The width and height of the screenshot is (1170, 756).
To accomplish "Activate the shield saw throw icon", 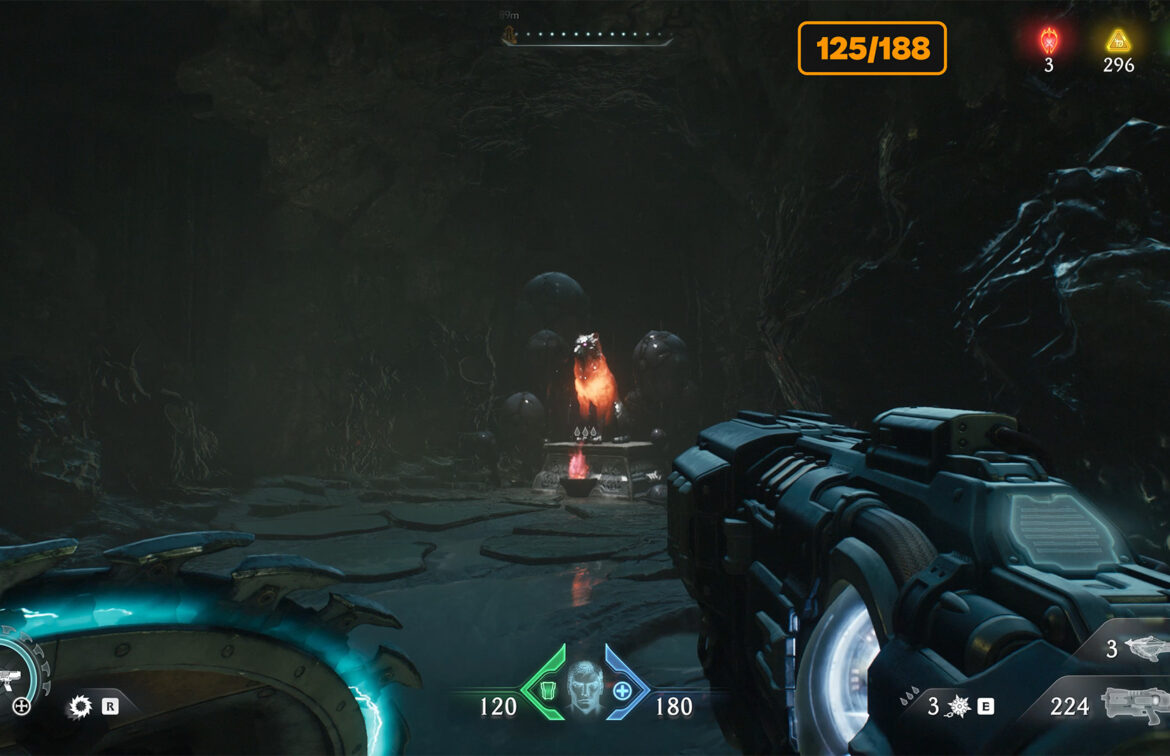I will pyautogui.click(x=80, y=708).
